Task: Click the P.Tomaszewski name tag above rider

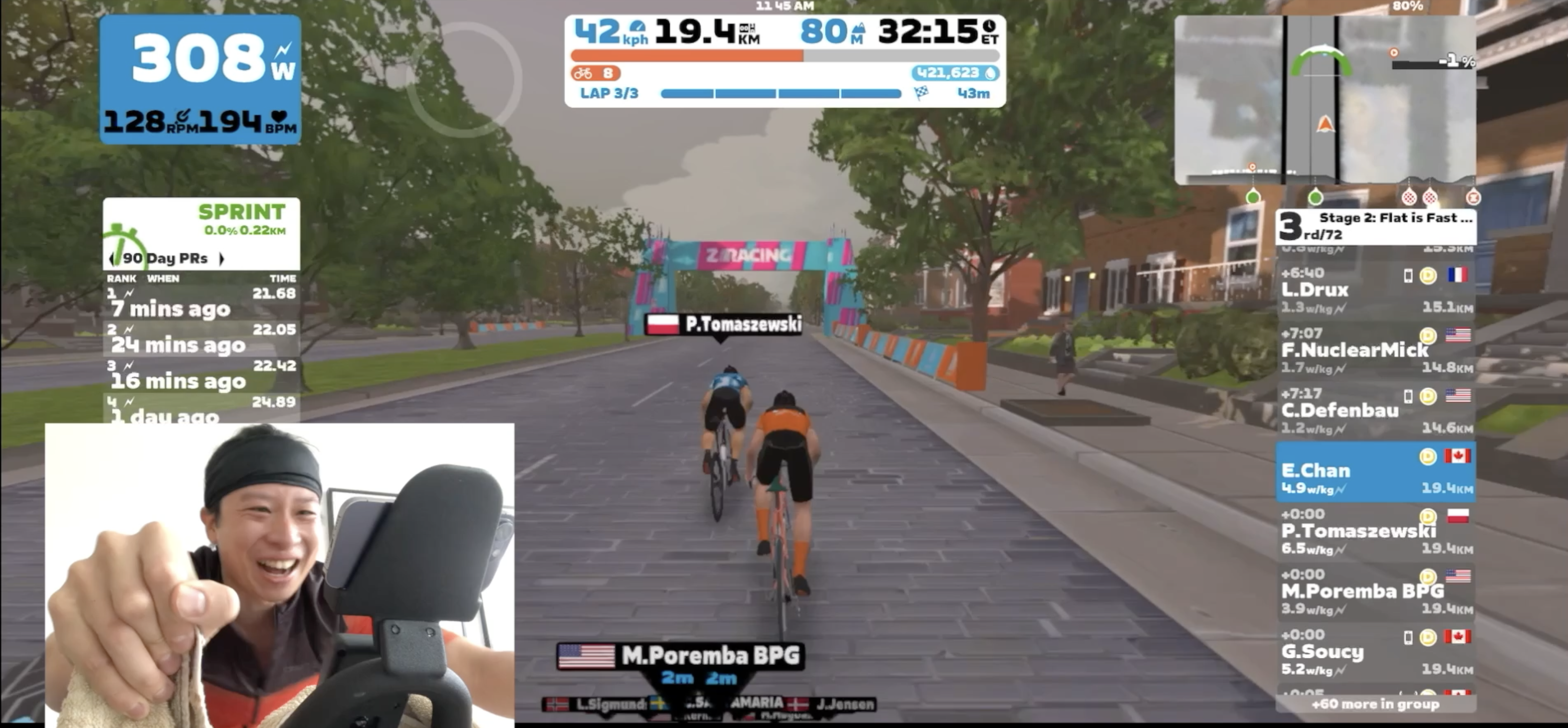Action: click(x=724, y=324)
